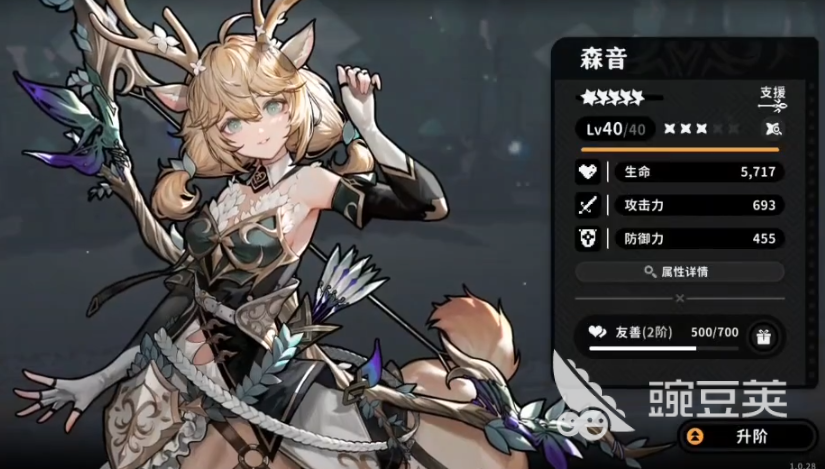The image size is (825, 469).
Task: Select the 友善 friendship progress panel
Action: click(x=662, y=337)
